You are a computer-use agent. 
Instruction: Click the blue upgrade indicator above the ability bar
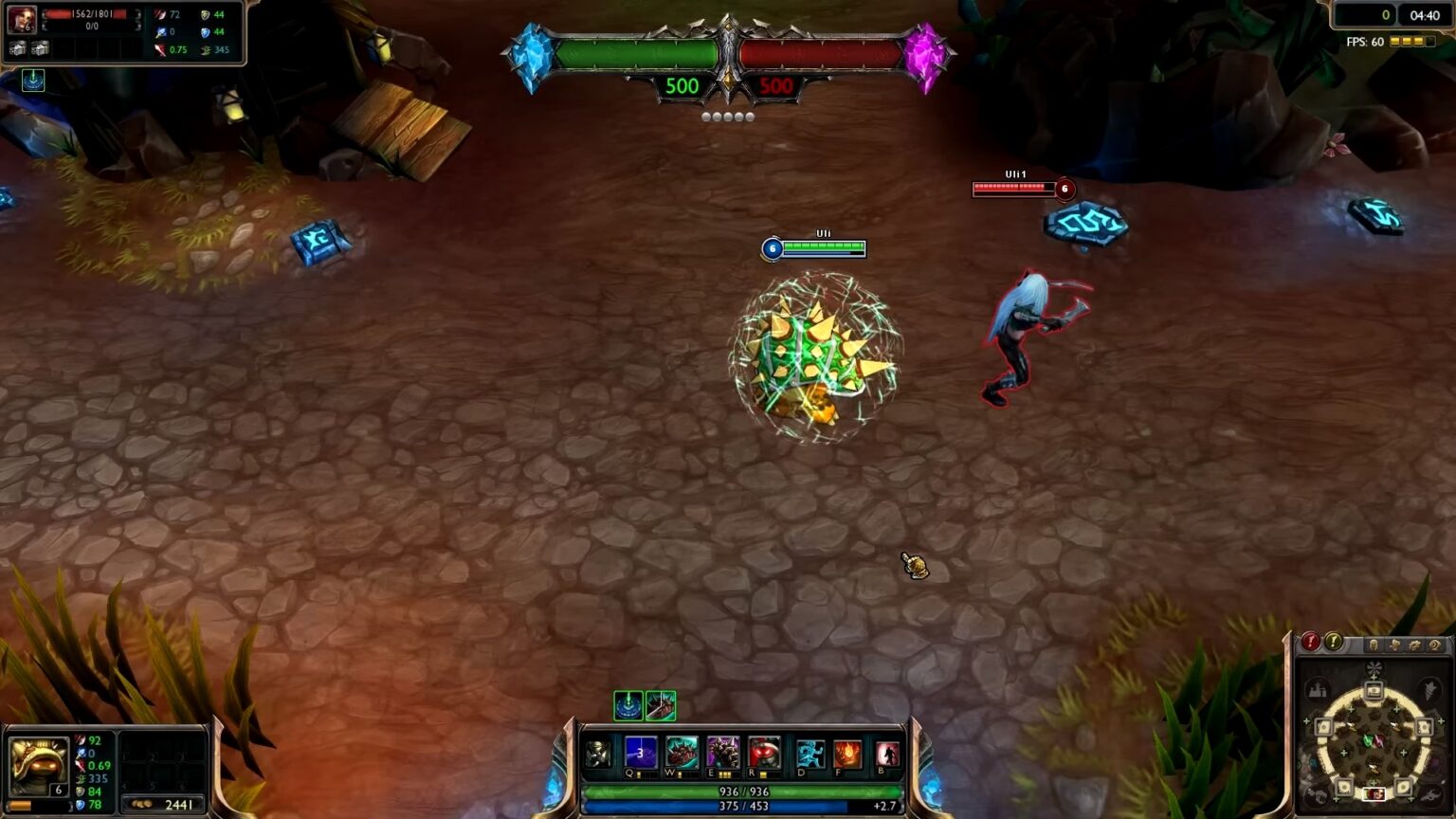point(628,707)
